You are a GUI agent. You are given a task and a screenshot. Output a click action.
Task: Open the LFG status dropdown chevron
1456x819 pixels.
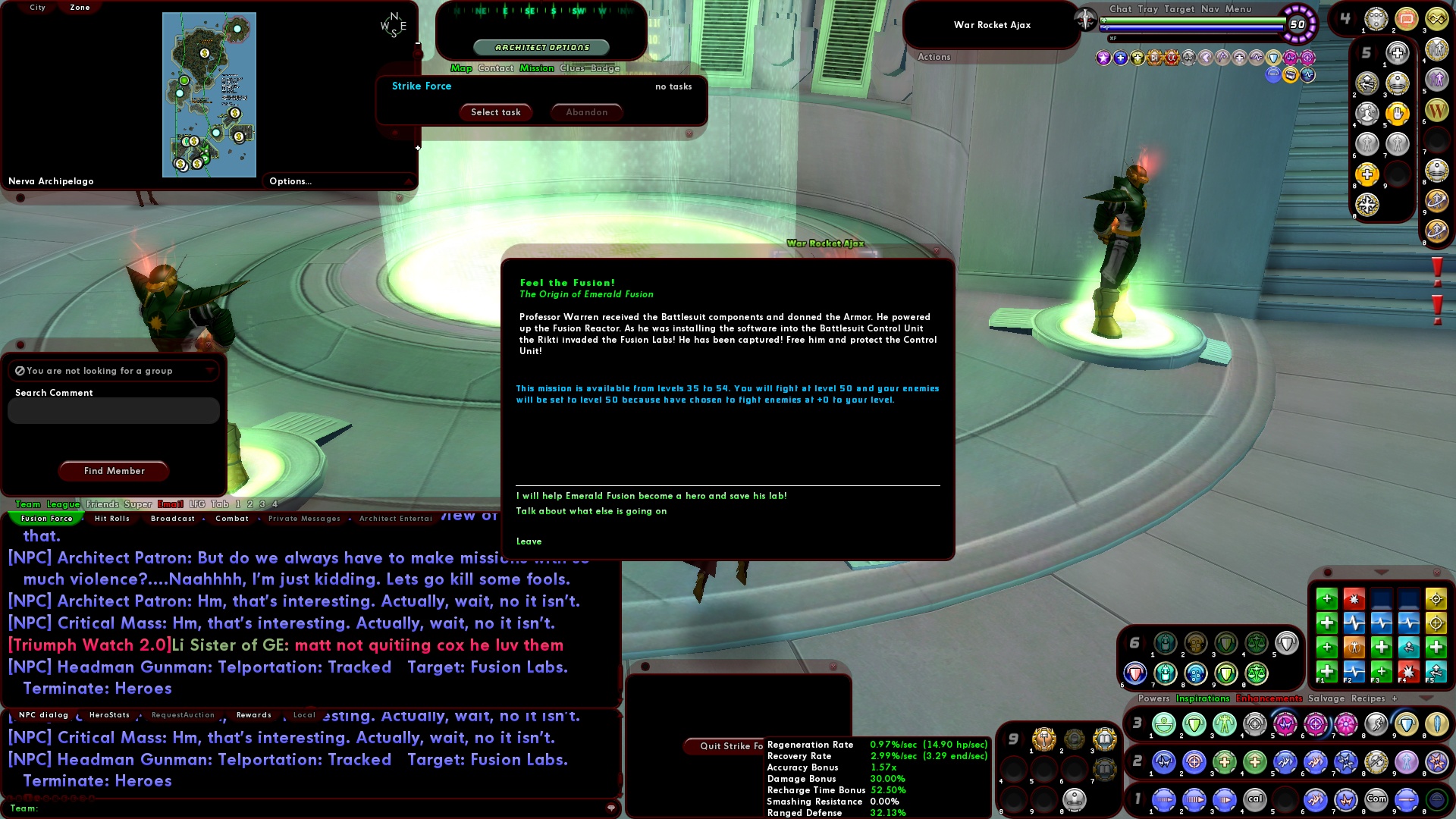pos(210,371)
